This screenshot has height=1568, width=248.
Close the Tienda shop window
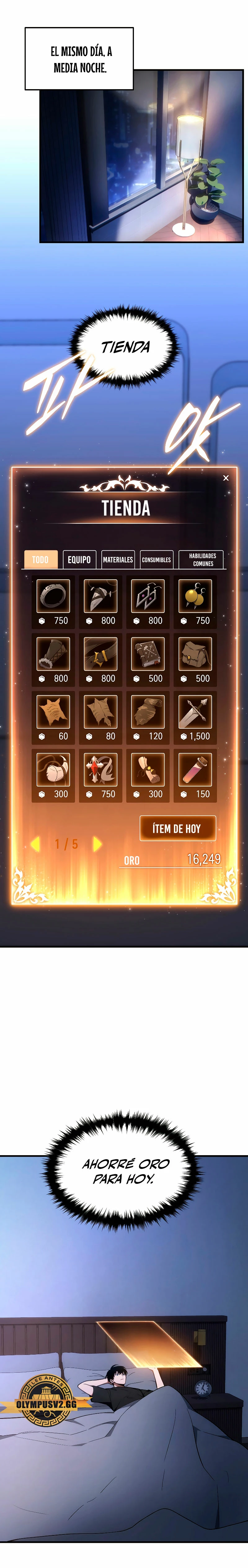225,478
